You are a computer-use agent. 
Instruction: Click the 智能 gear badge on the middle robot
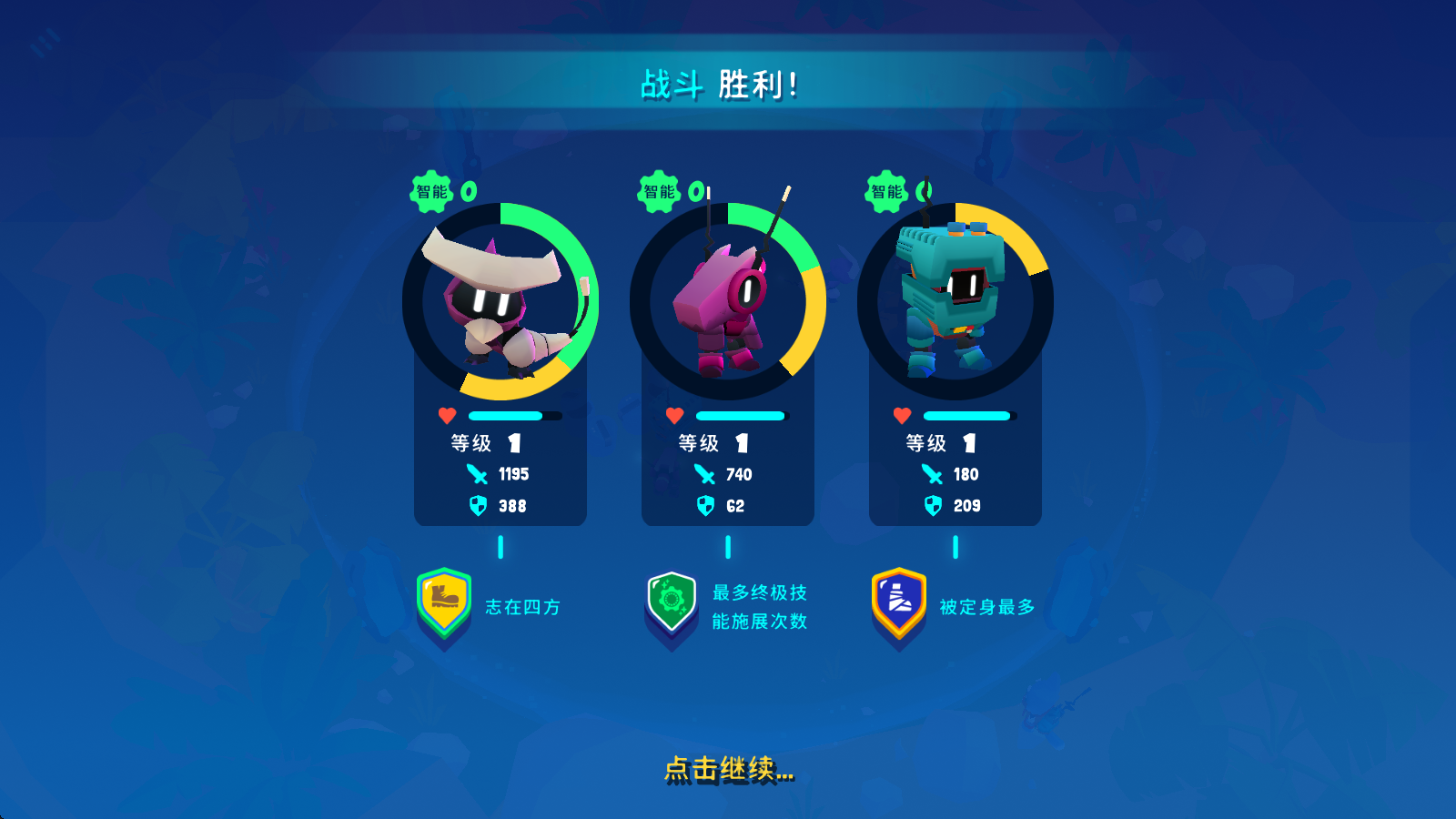click(658, 192)
